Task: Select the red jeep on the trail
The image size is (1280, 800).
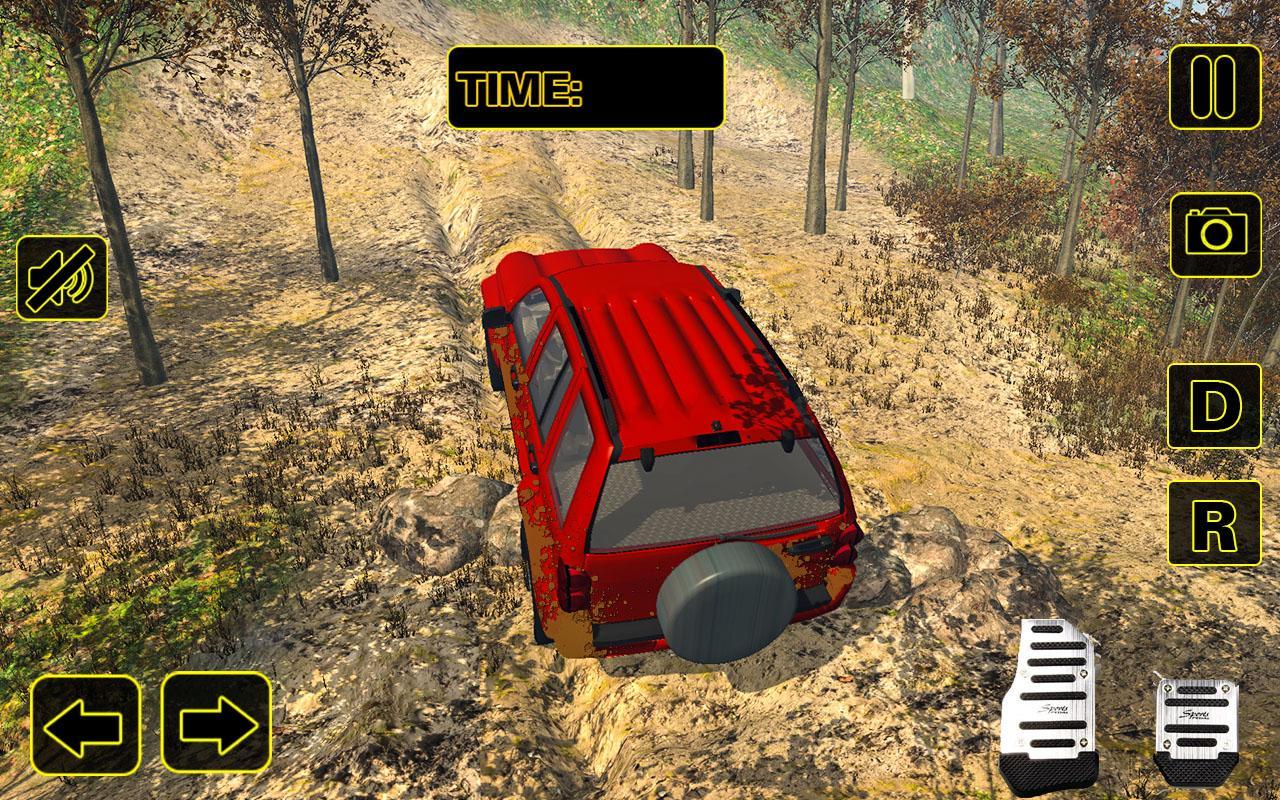Action: (670, 450)
